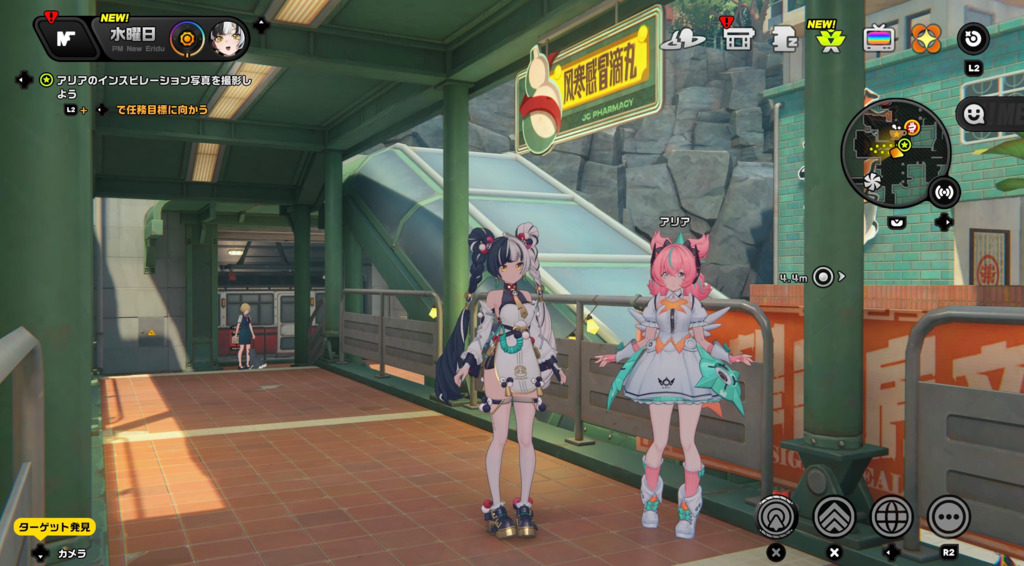Click the quest distance marker showing 4.4m
The height and width of the screenshot is (566, 1024).
(822, 277)
